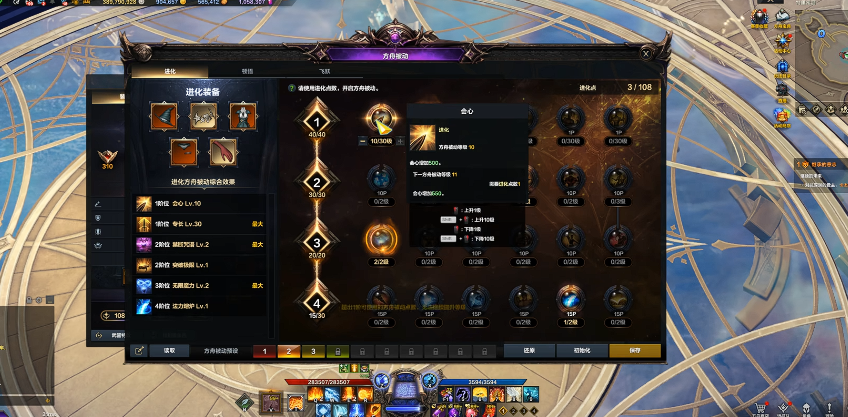Click the 还原 restore button
This screenshot has height=417, width=848.
(529, 351)
